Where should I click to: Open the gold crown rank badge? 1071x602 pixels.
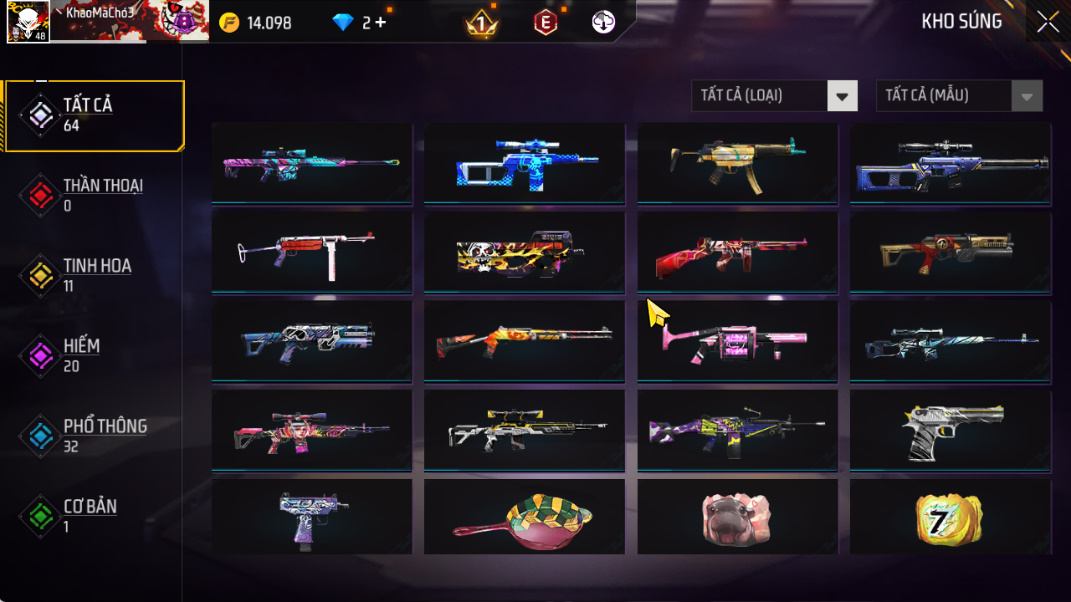(x=482, y=22)
